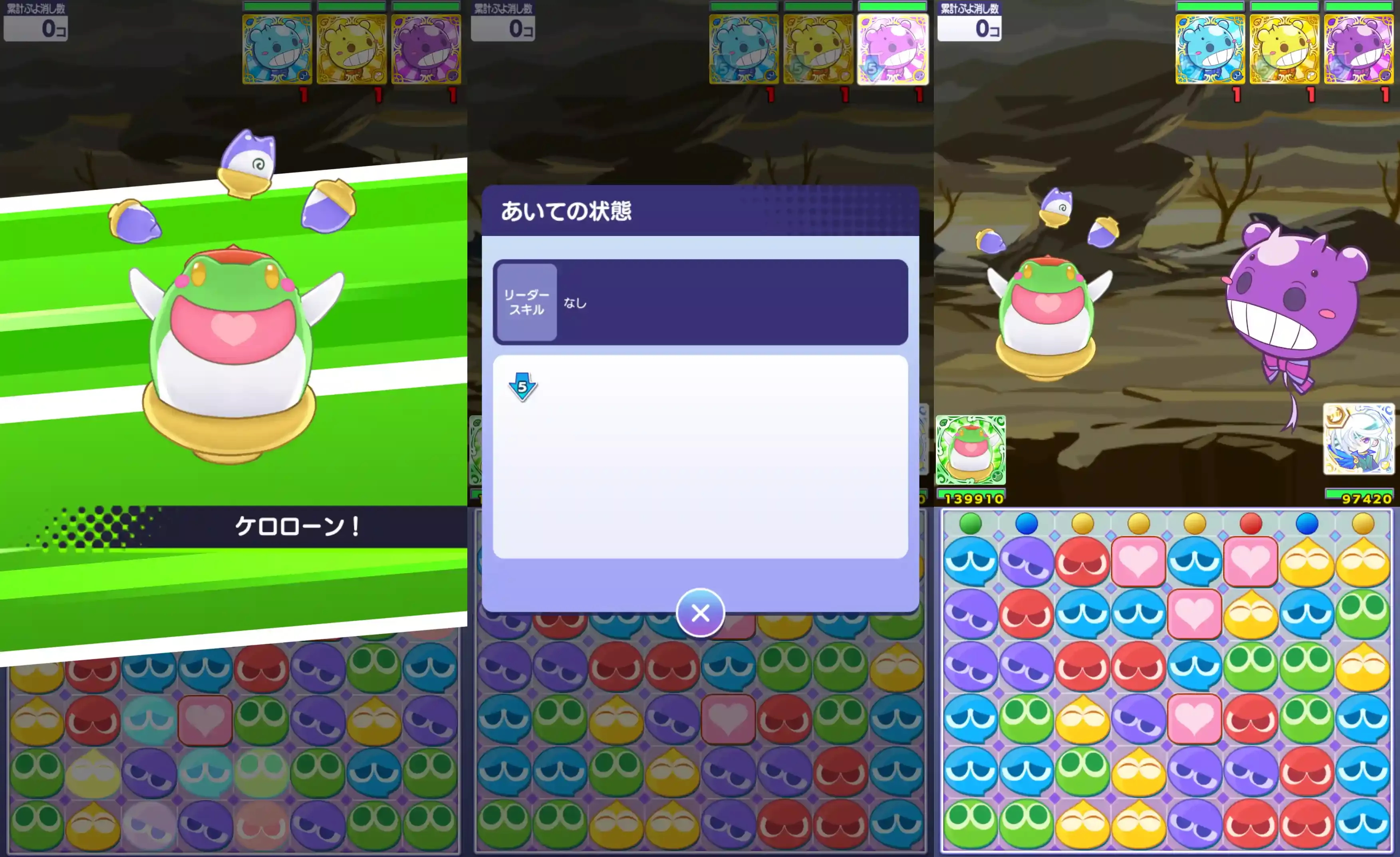Tap the purple bear's green HP bar
The image size is (1400, 857).
[1358, 7]
